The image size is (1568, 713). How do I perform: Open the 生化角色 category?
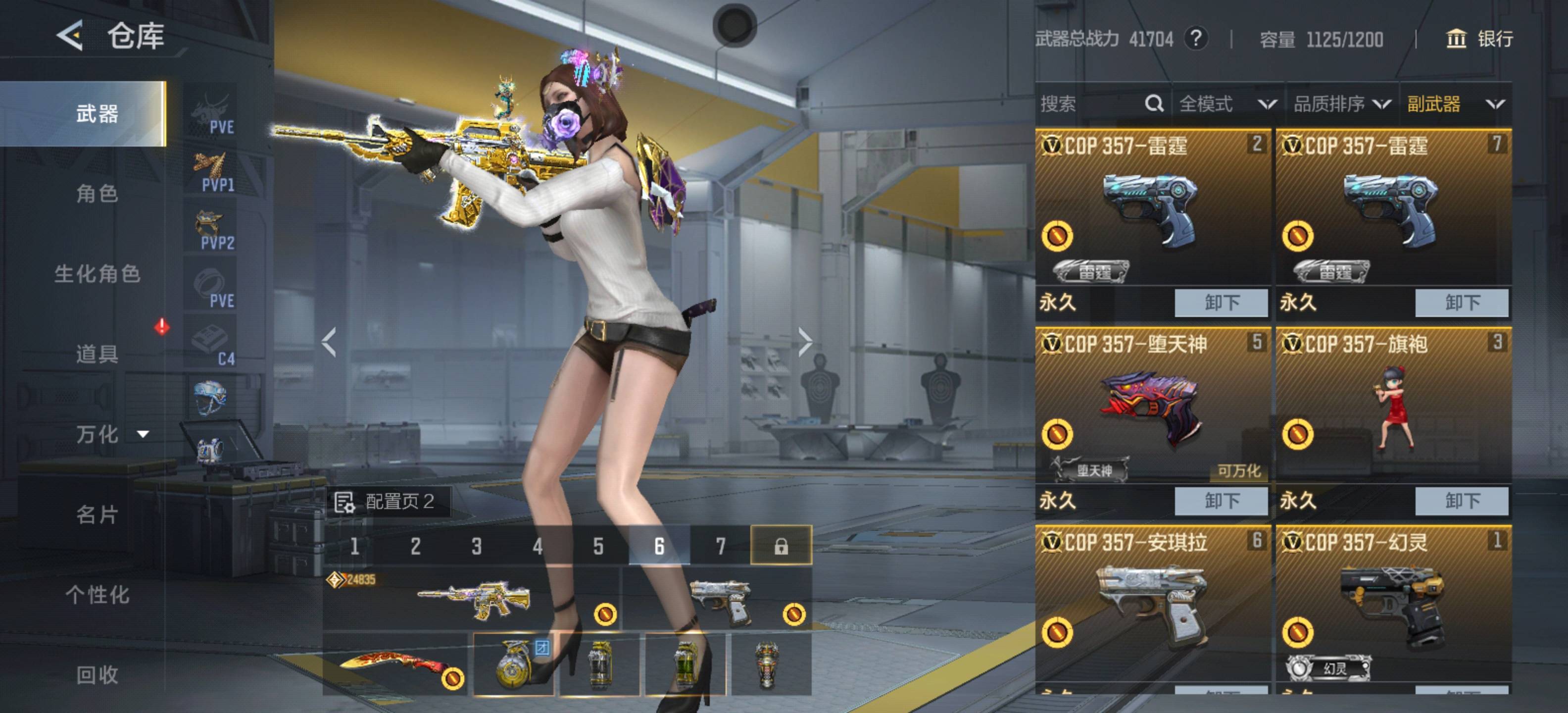97,274
